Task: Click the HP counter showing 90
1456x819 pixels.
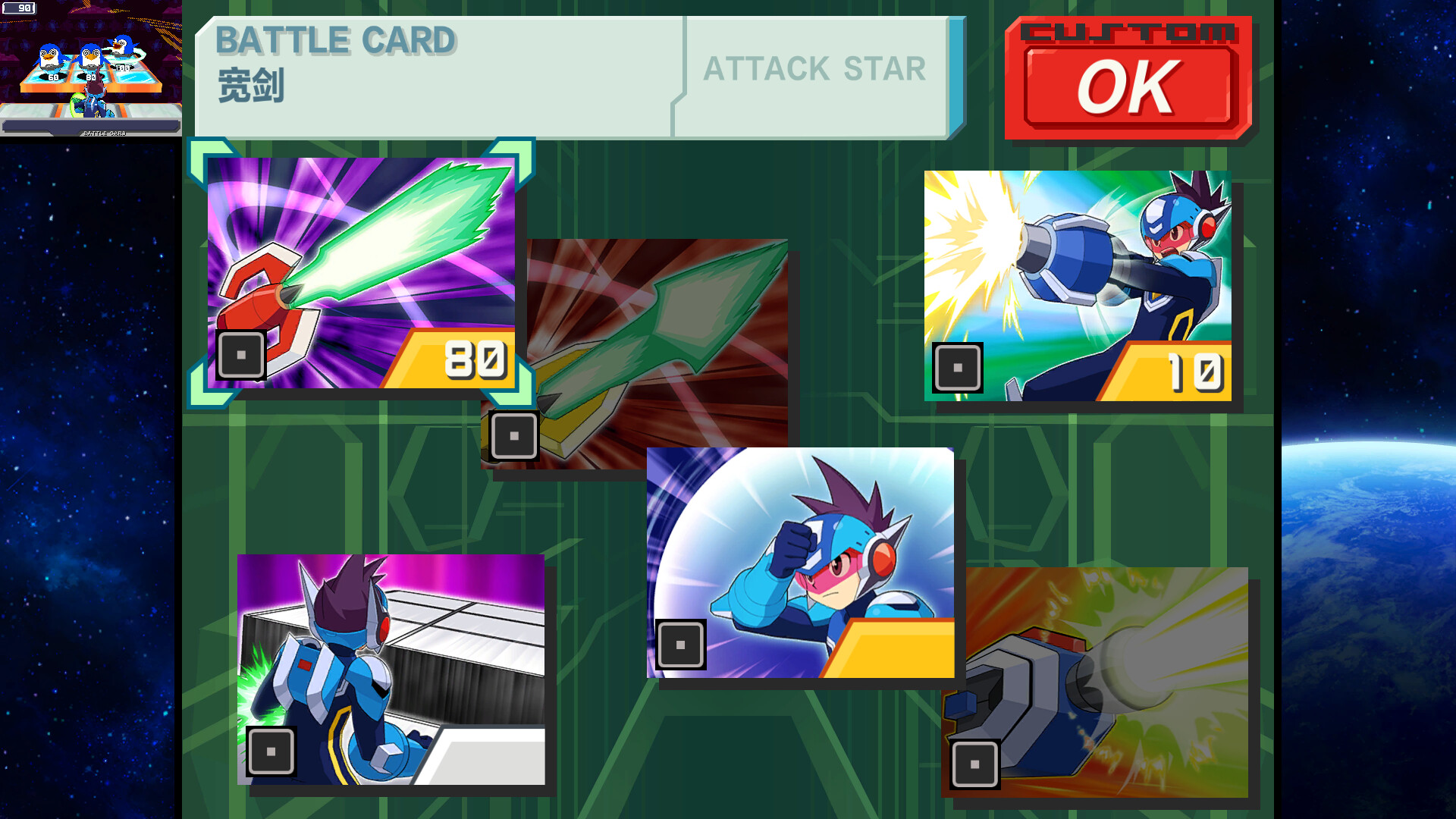Action: click(x=23, y=9)
